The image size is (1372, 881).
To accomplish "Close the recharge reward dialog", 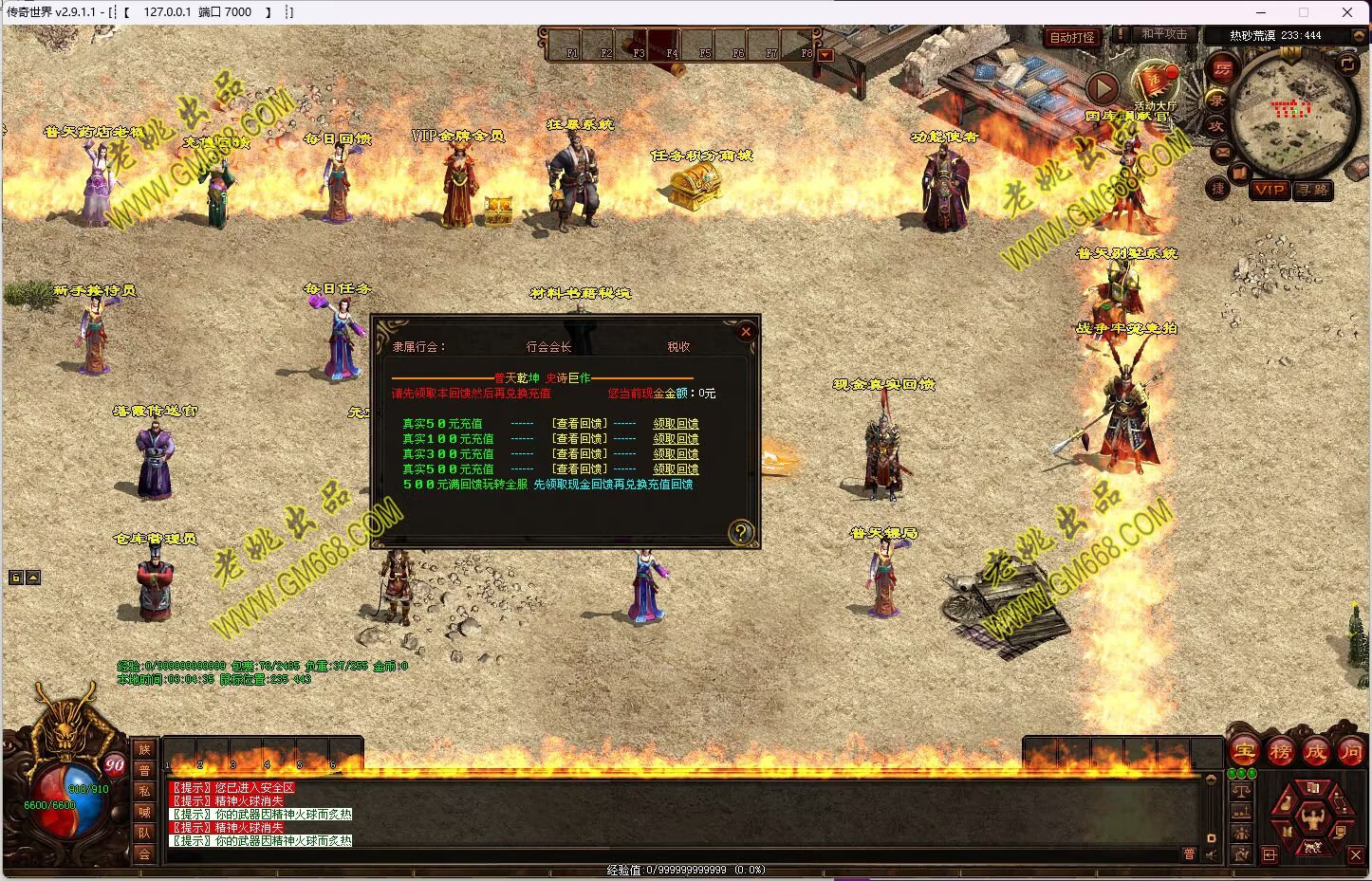I will pyautogui.click(x=746, y=331).
